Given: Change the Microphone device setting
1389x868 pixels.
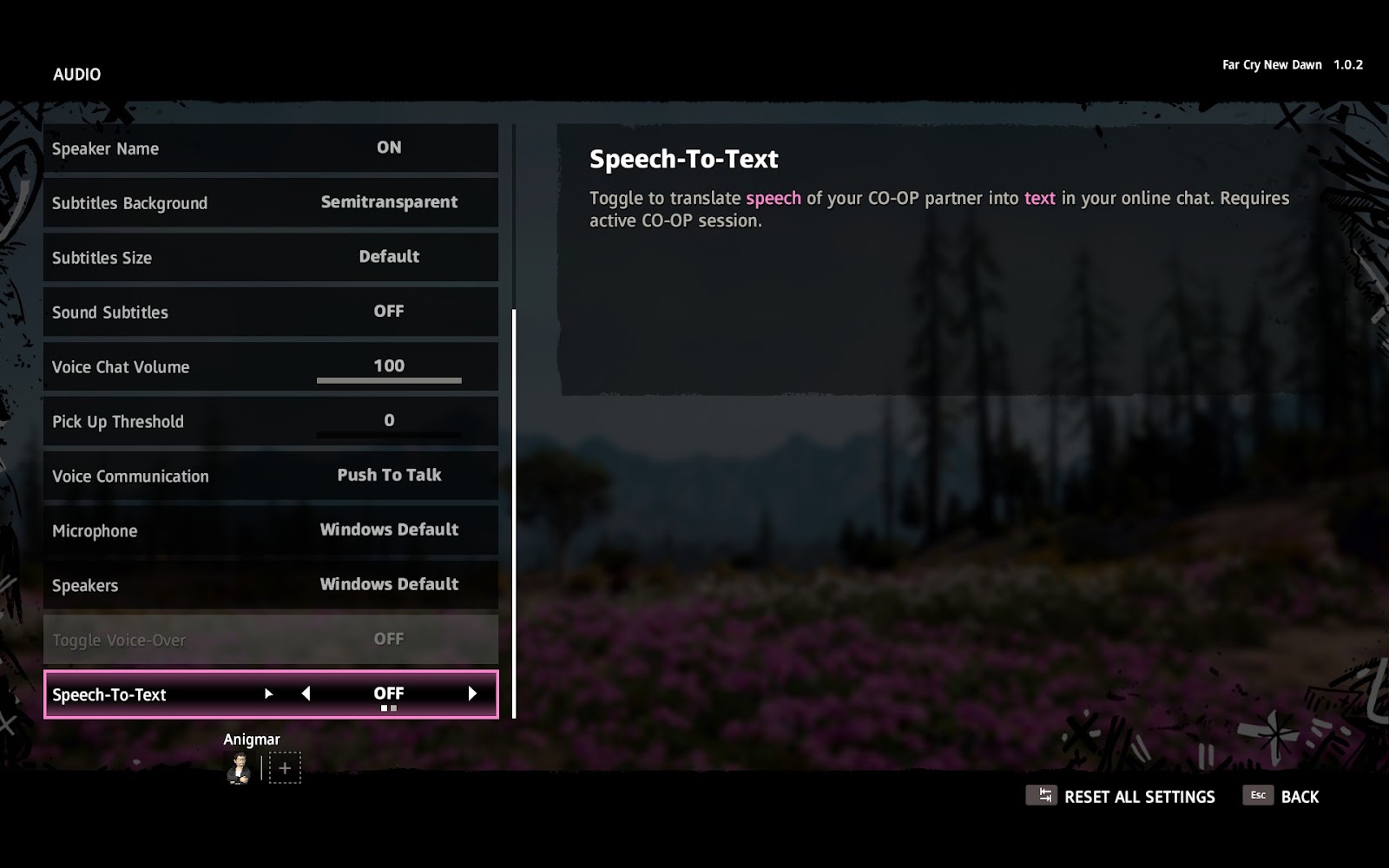Looking at the screenshot, I should (x=270, y=530).
